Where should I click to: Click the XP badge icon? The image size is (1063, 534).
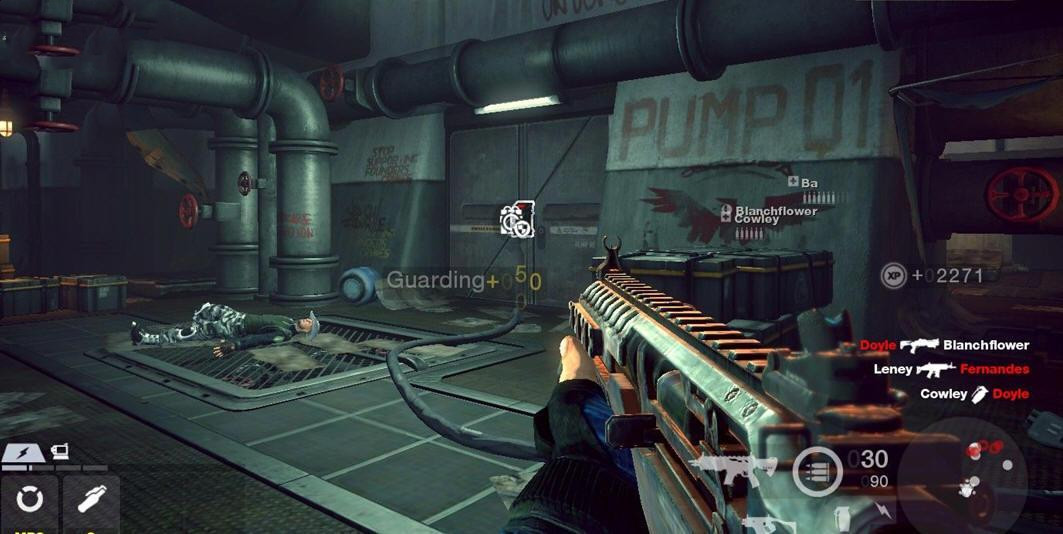coord(893,275)
